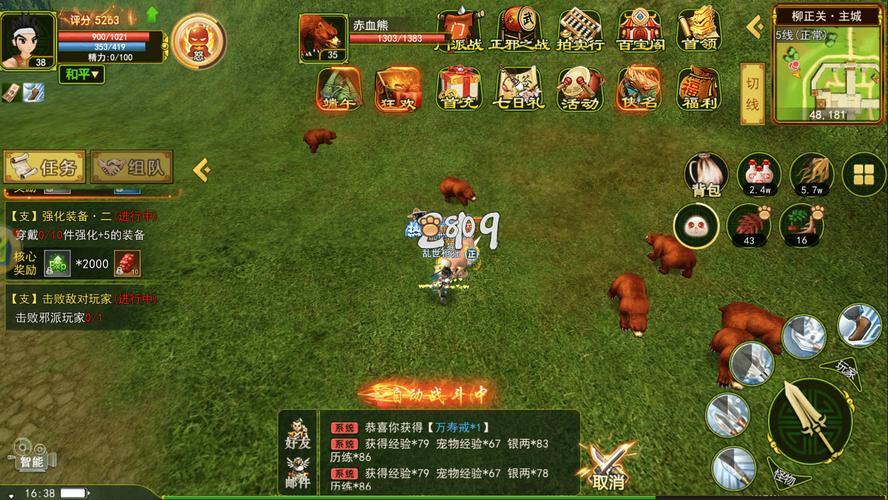Viewport: 888px width, 500px height.
Task: Open the 拍卖行 auction house
Action: tap(579, 30)
